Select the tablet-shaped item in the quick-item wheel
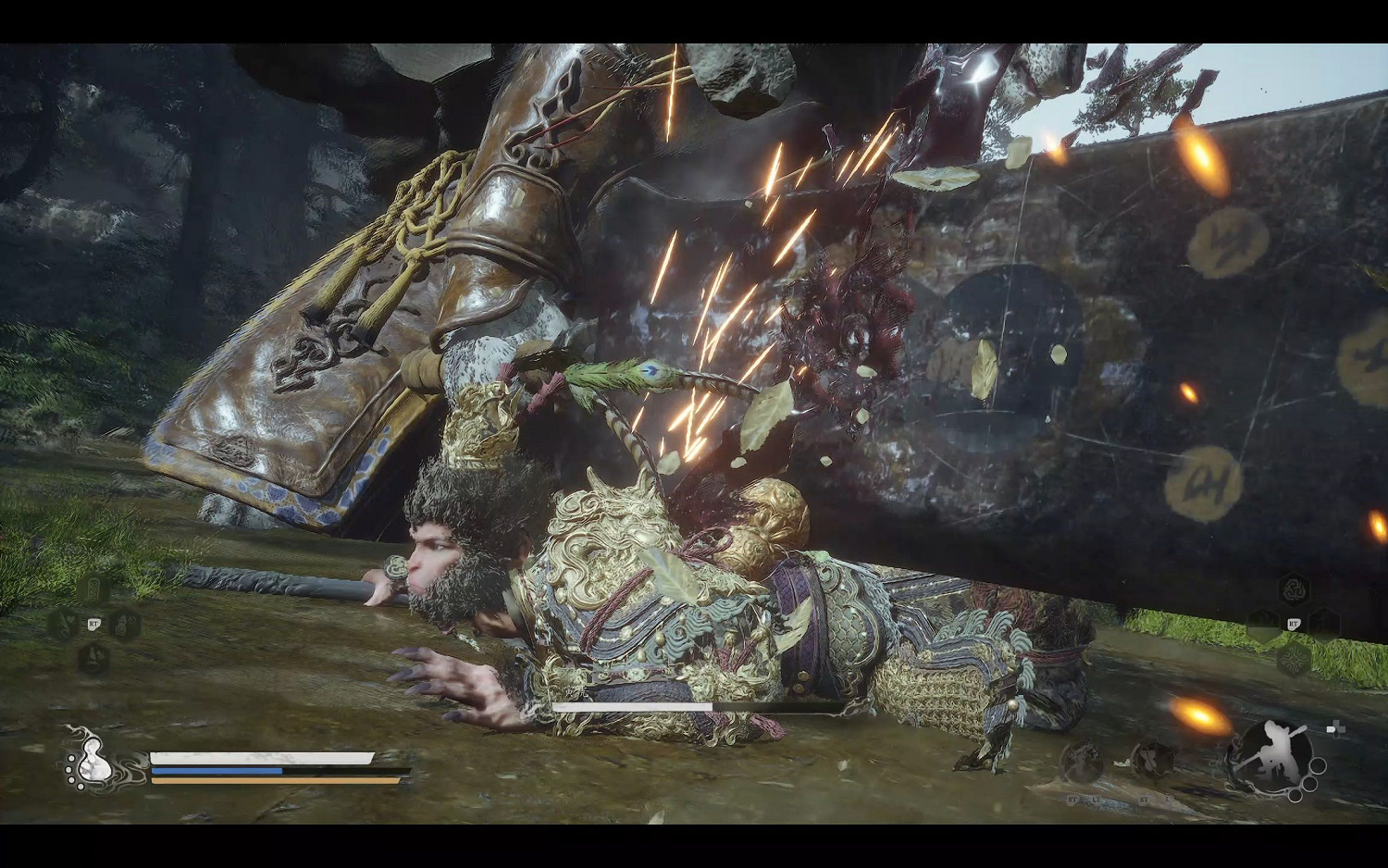 click(x=93, y=589)
